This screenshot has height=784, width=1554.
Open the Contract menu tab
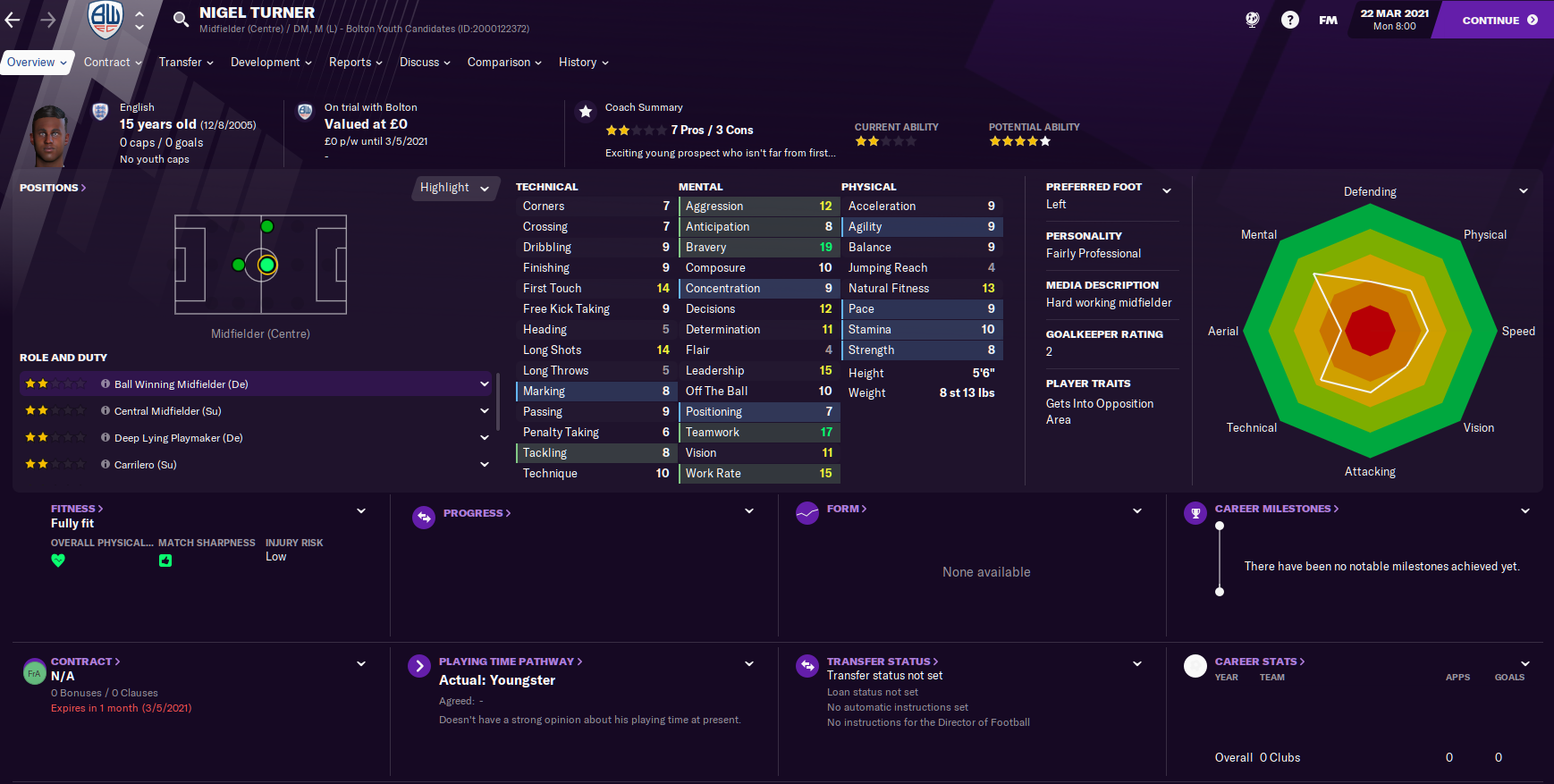coord(113,63)
